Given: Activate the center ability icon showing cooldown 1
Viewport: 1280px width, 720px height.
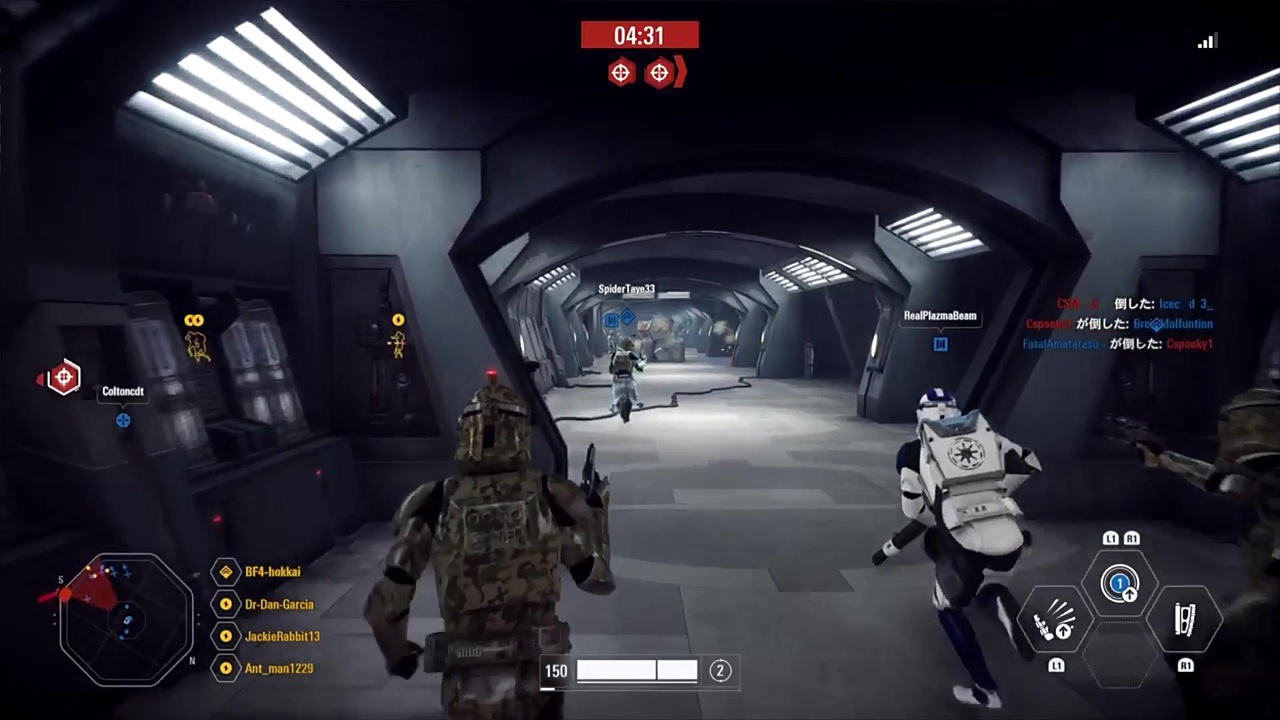Looking at the screenshot, I should [1120, 585].
